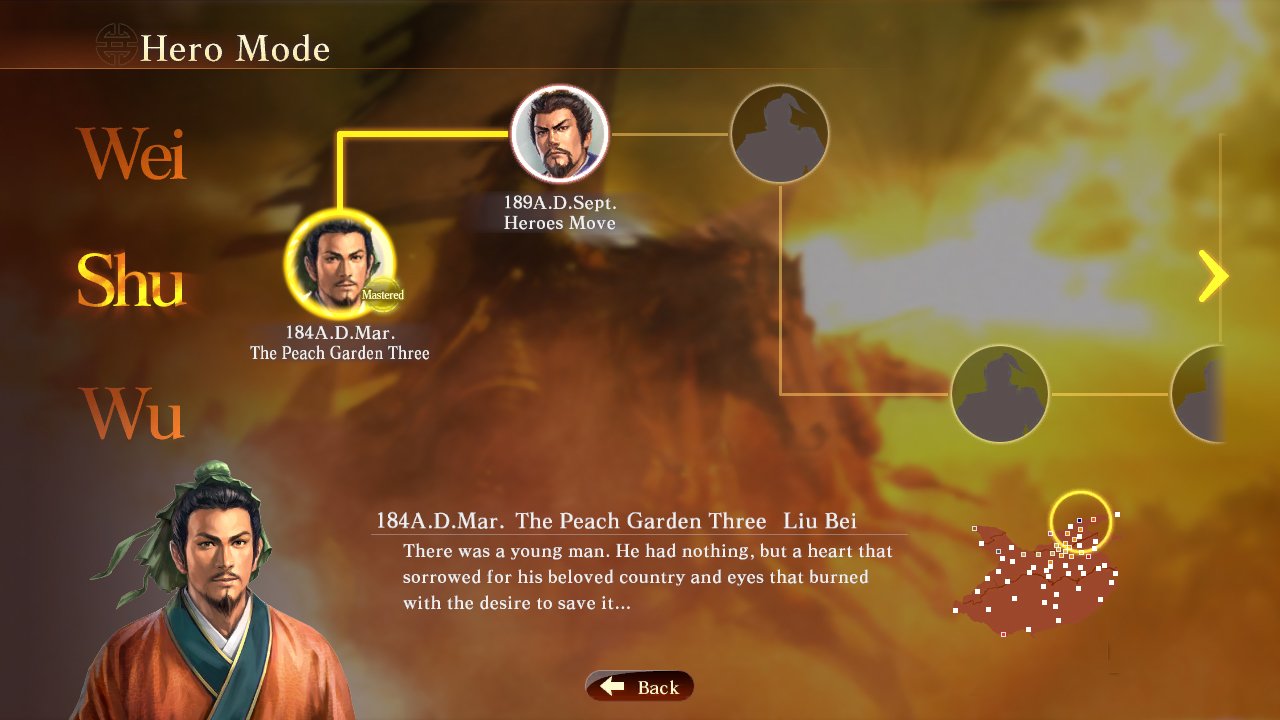
Task: Click the Mastered badge on Liu Bei's portrait
Action: 385,294
